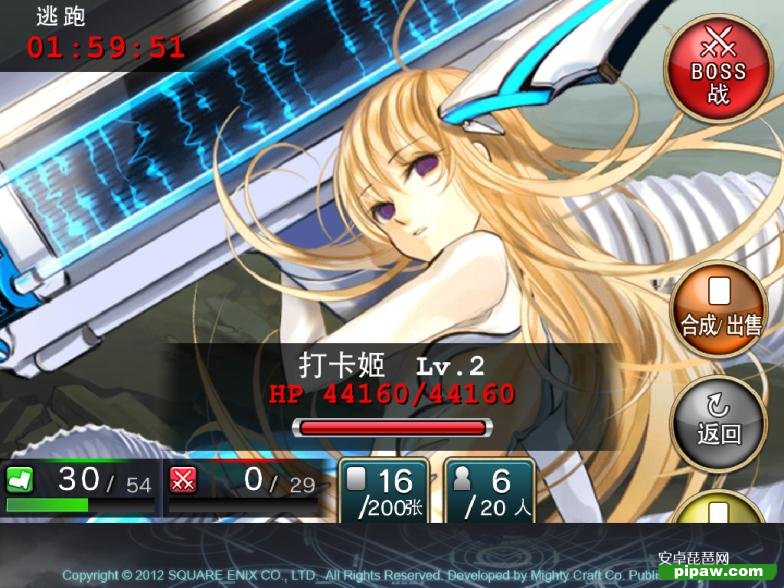Open the 6/20人 friends panel
This screenshot has height=588, width=784.
[489, 491]
